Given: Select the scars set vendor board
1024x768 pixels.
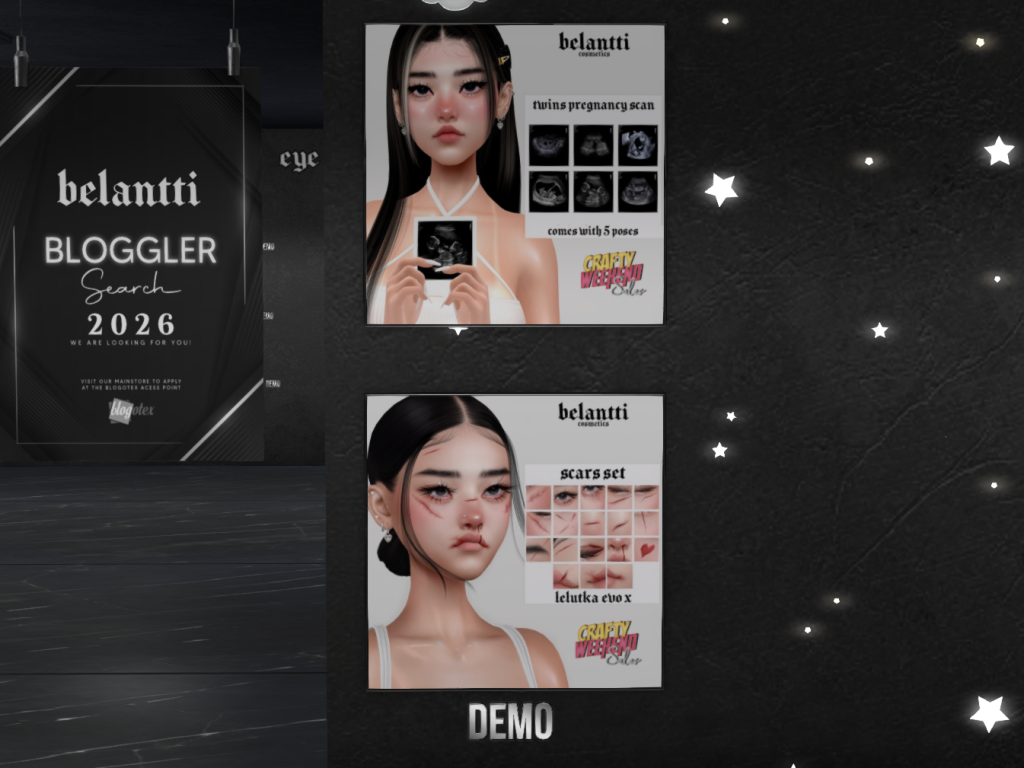Looking at the screenshot, I should coord(514,541).
